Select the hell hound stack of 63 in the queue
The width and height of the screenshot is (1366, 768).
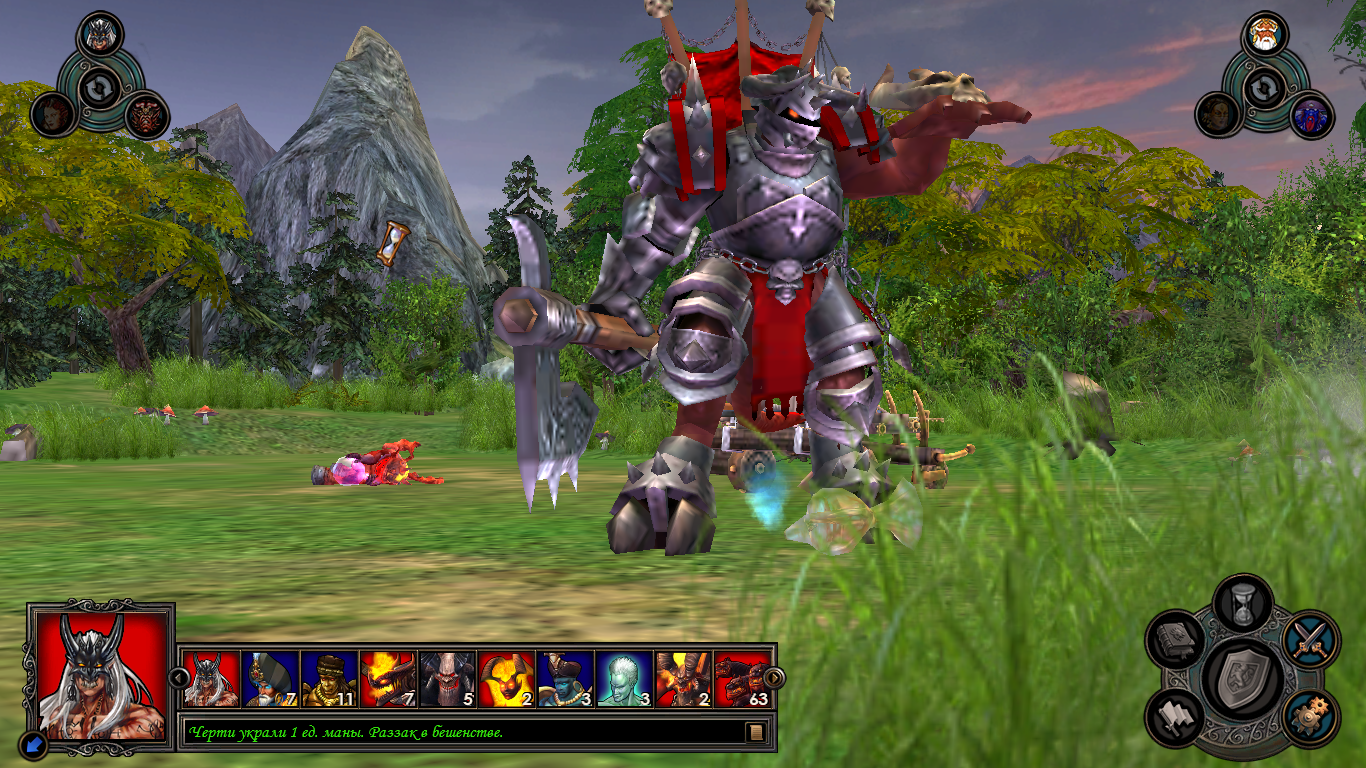pos(743,679)
